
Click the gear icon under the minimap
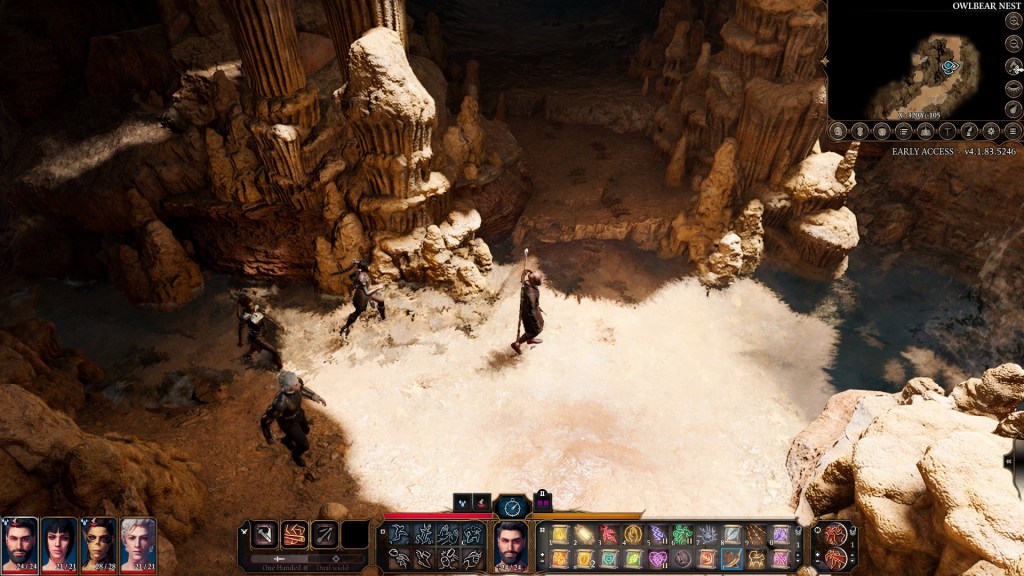point(990,131)
